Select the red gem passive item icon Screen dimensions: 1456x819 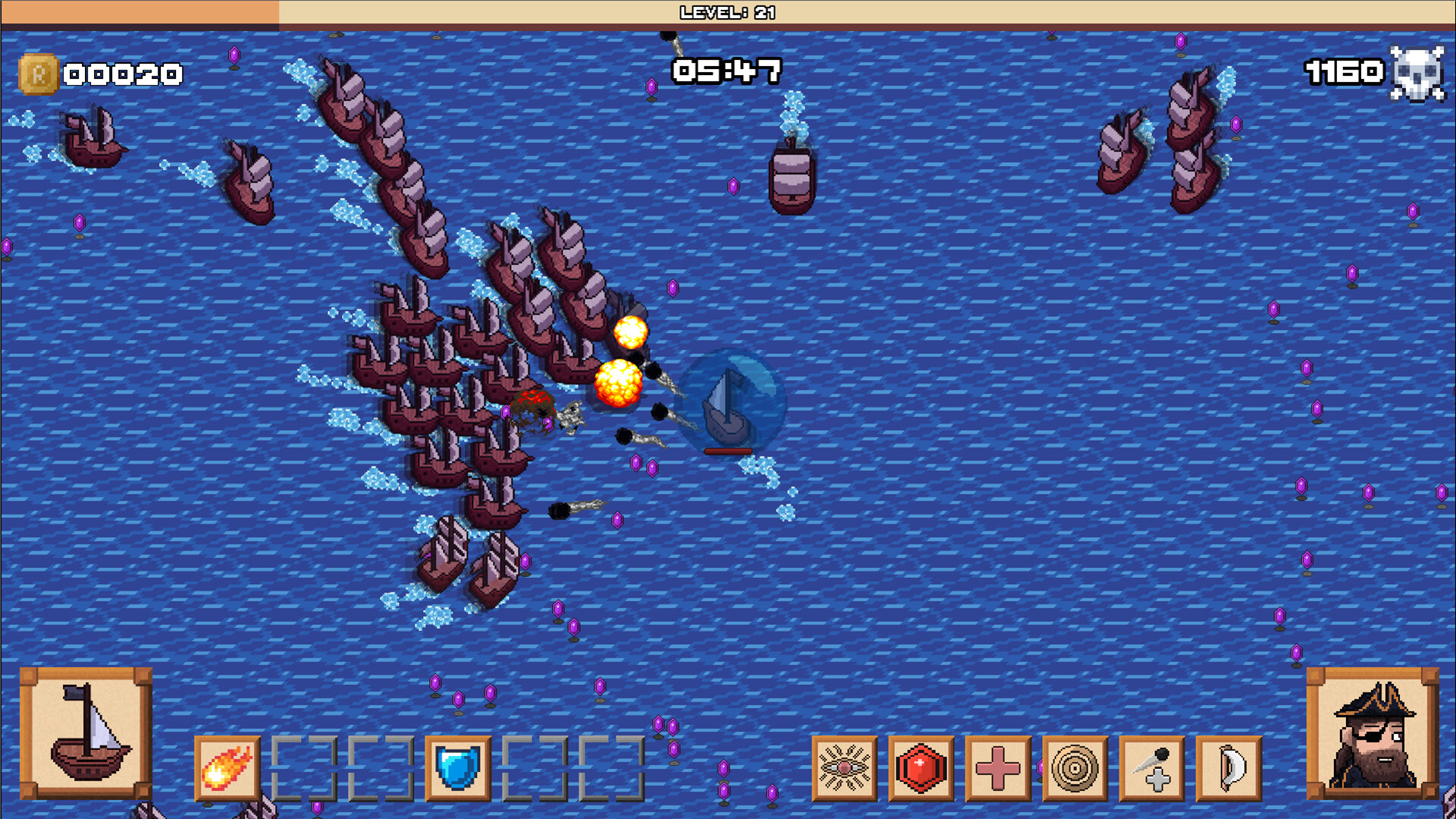coord(921,769)
